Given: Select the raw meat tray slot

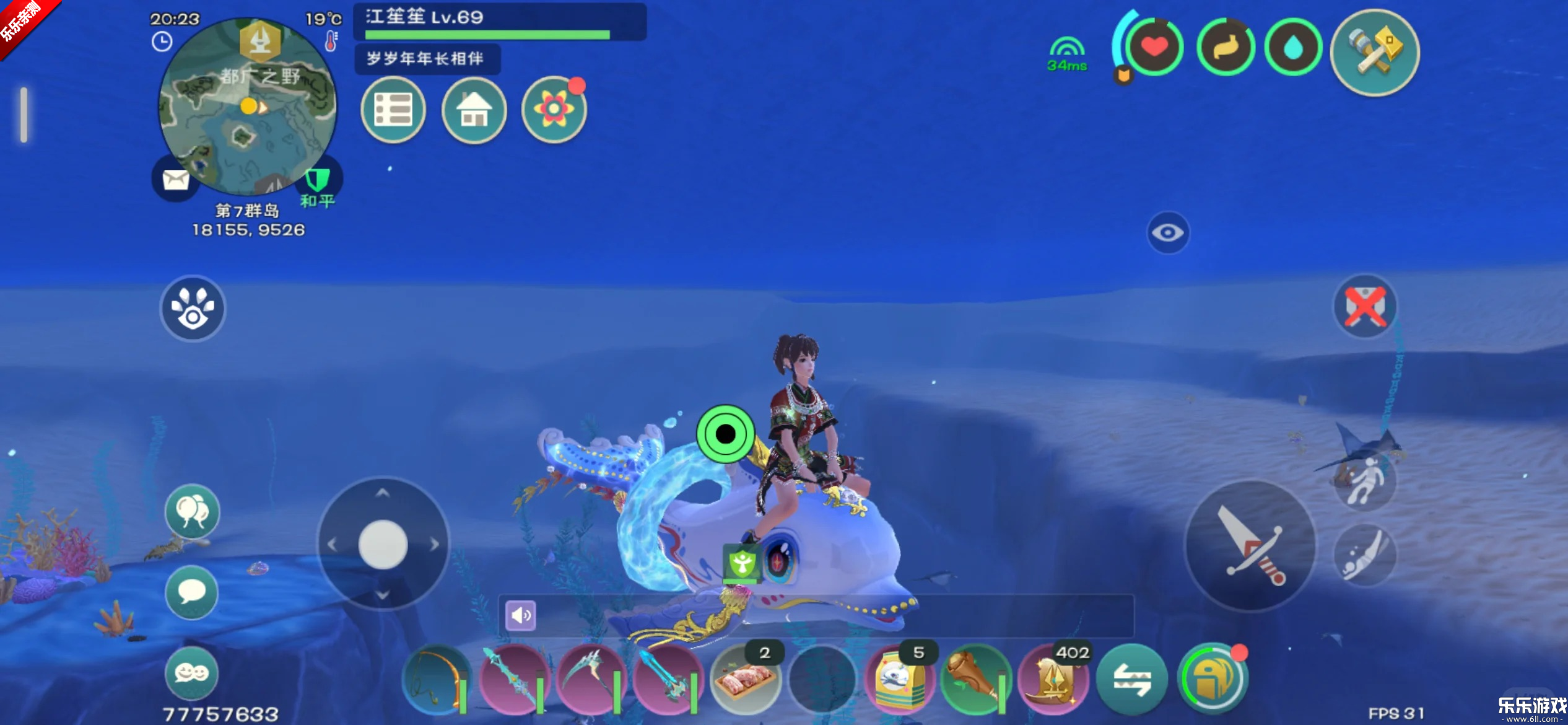Looking at the screenshot, I should (x=744, y=680).
